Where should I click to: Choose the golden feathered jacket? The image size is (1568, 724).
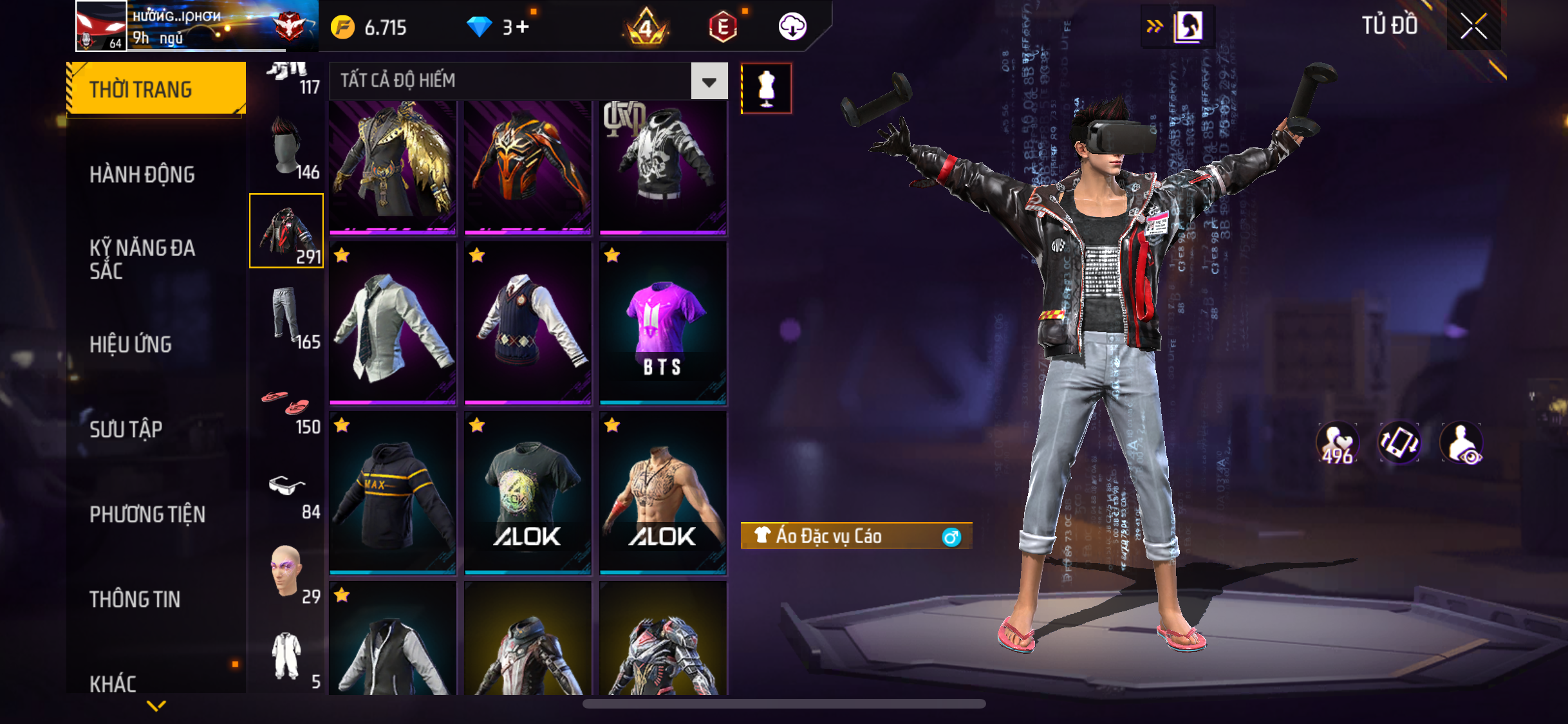393,165
